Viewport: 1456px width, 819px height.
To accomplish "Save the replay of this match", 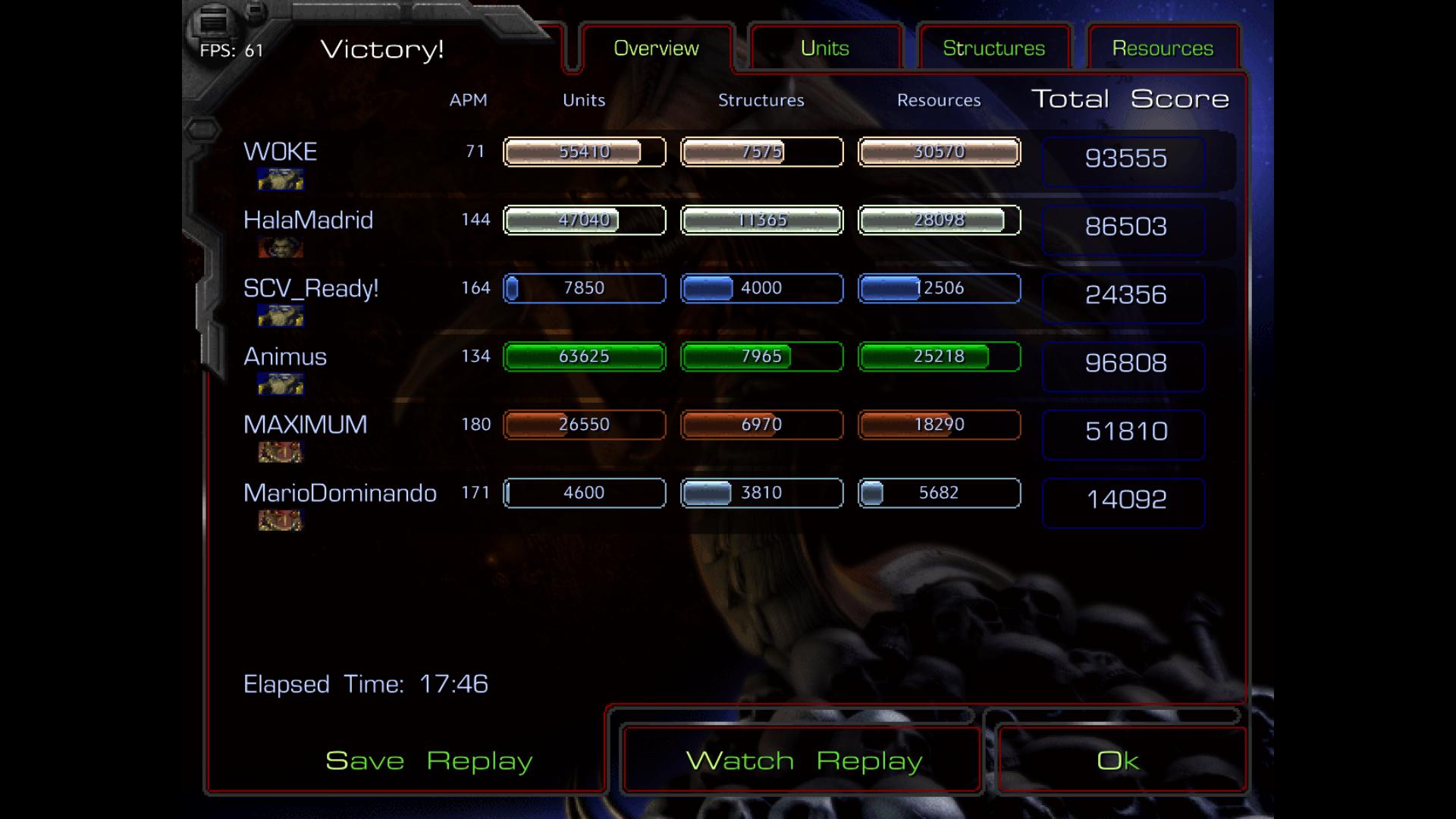I will [x=428, y=761].
